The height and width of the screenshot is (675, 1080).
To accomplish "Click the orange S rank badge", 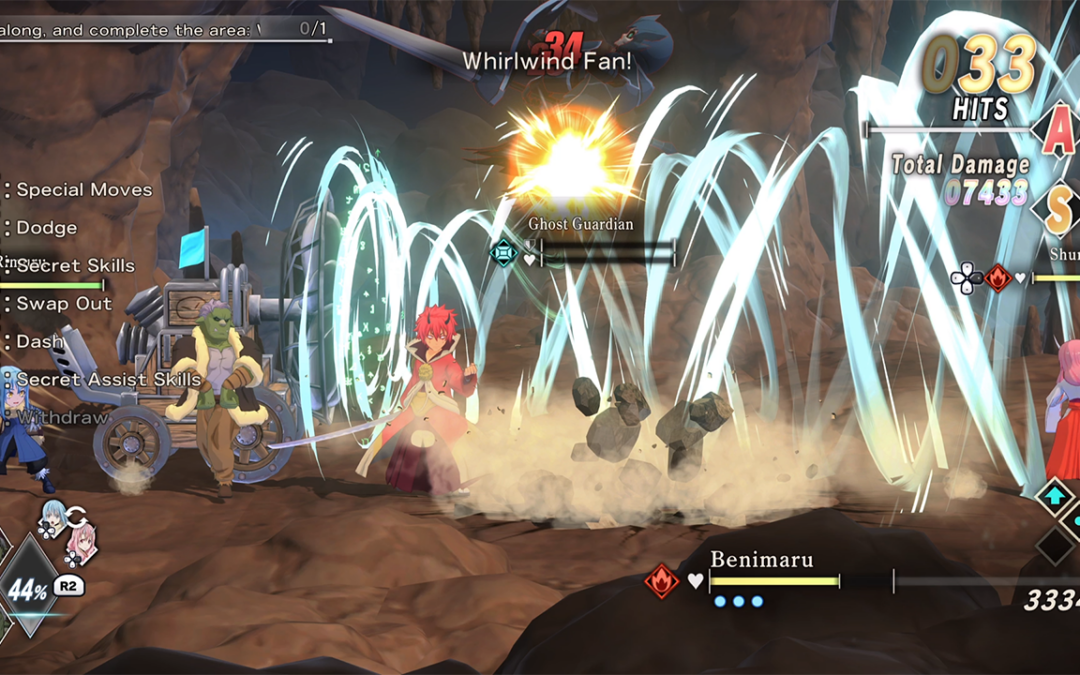I will (1060, 208).
